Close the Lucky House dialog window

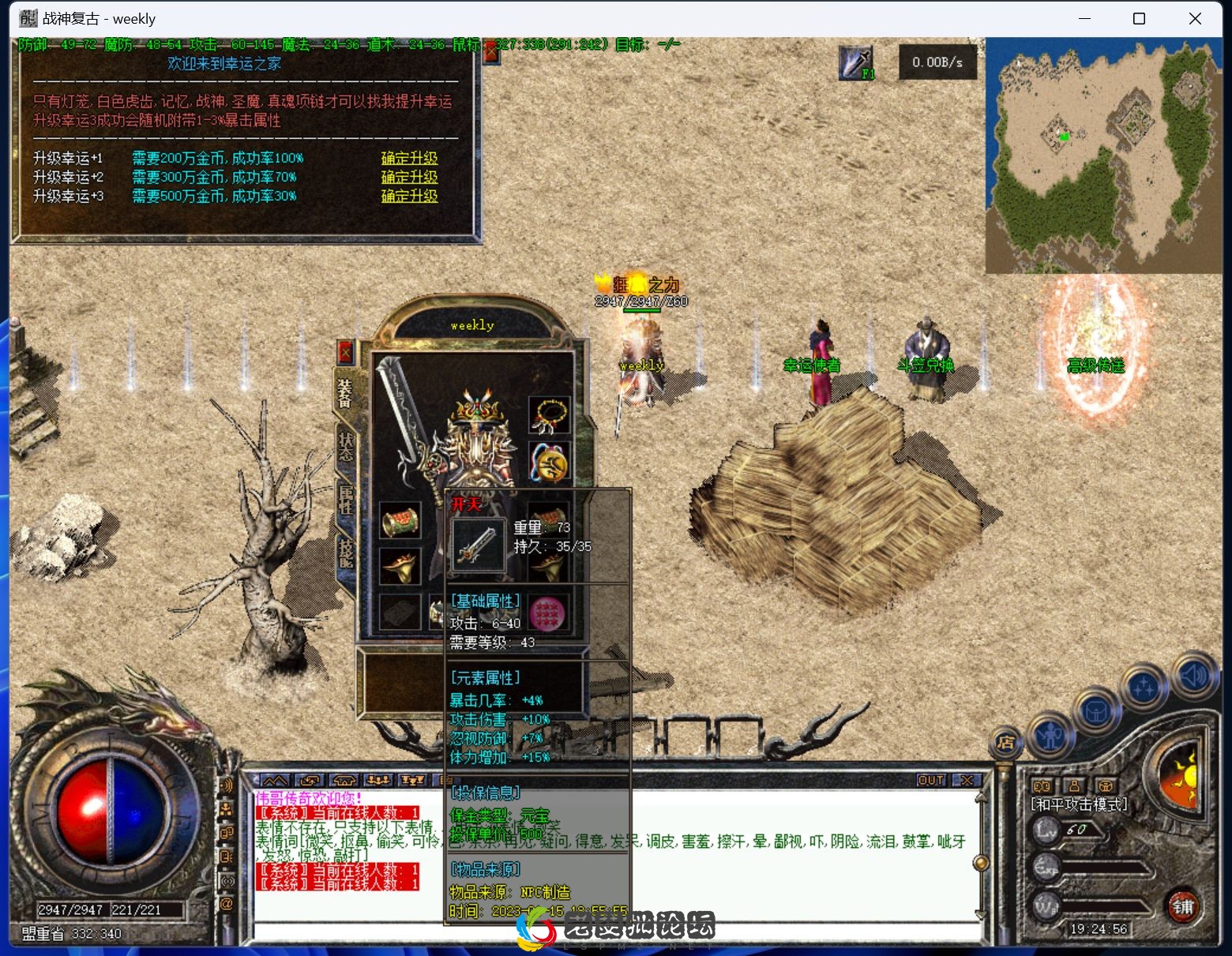(x=491, y=53)
